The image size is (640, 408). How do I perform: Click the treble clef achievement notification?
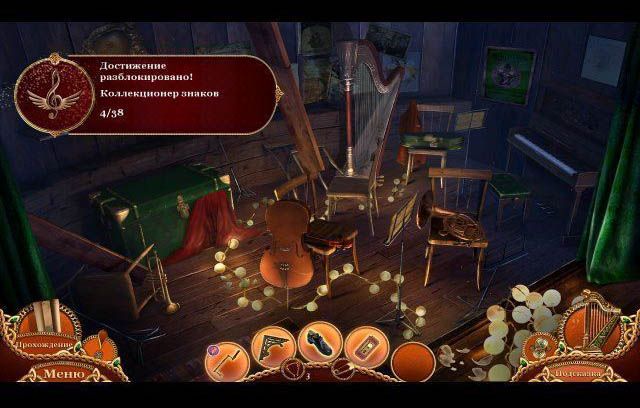tap(49, 94)
